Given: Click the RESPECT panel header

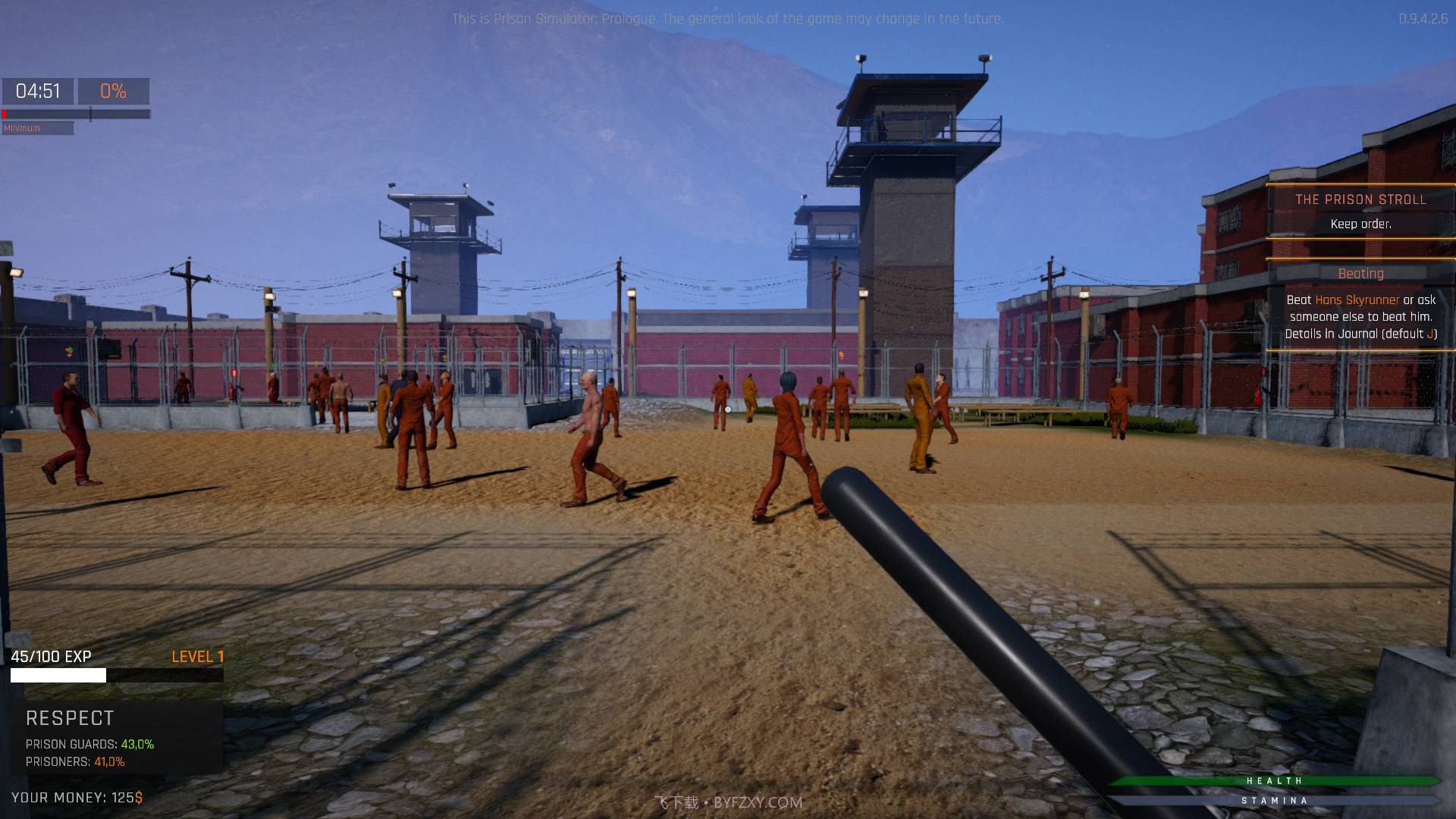Looking at the screenshot, I should (69, 717).
